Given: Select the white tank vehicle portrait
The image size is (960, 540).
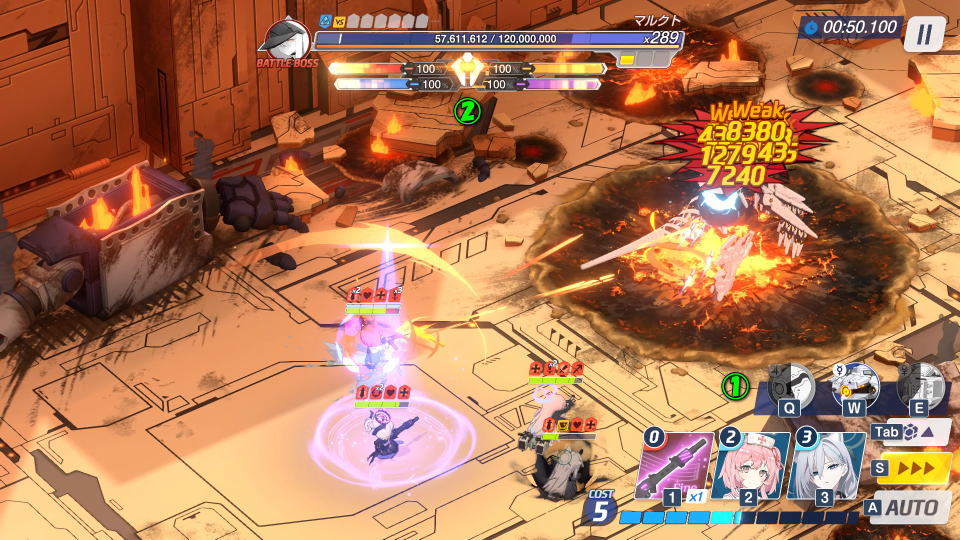Looking at the screenshot, I should pos(855,384).
